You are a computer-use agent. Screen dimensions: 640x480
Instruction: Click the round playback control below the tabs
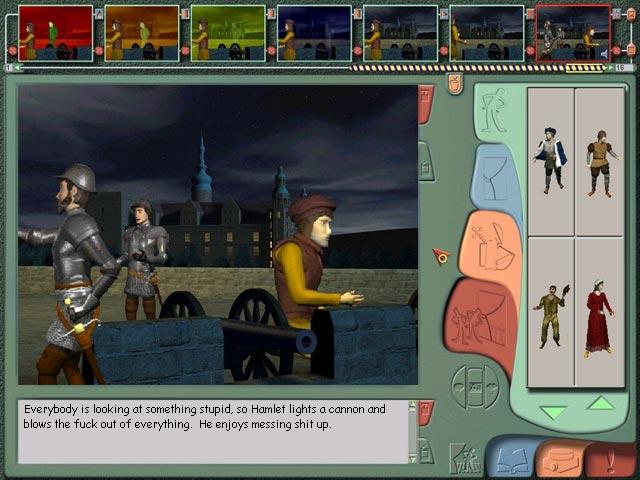coord(476,385)
